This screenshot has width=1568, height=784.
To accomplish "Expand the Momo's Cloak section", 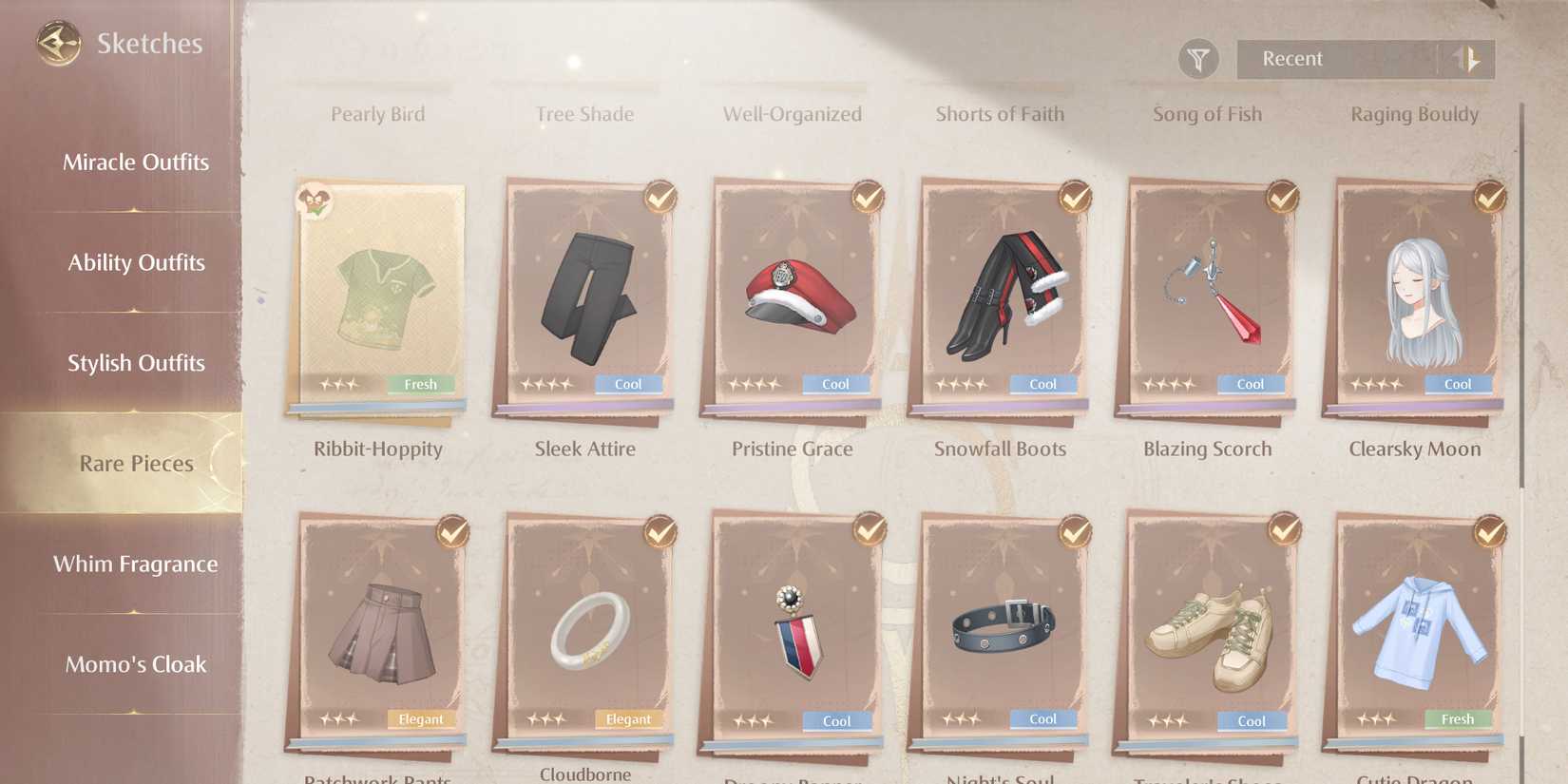I will coord(136,664).
